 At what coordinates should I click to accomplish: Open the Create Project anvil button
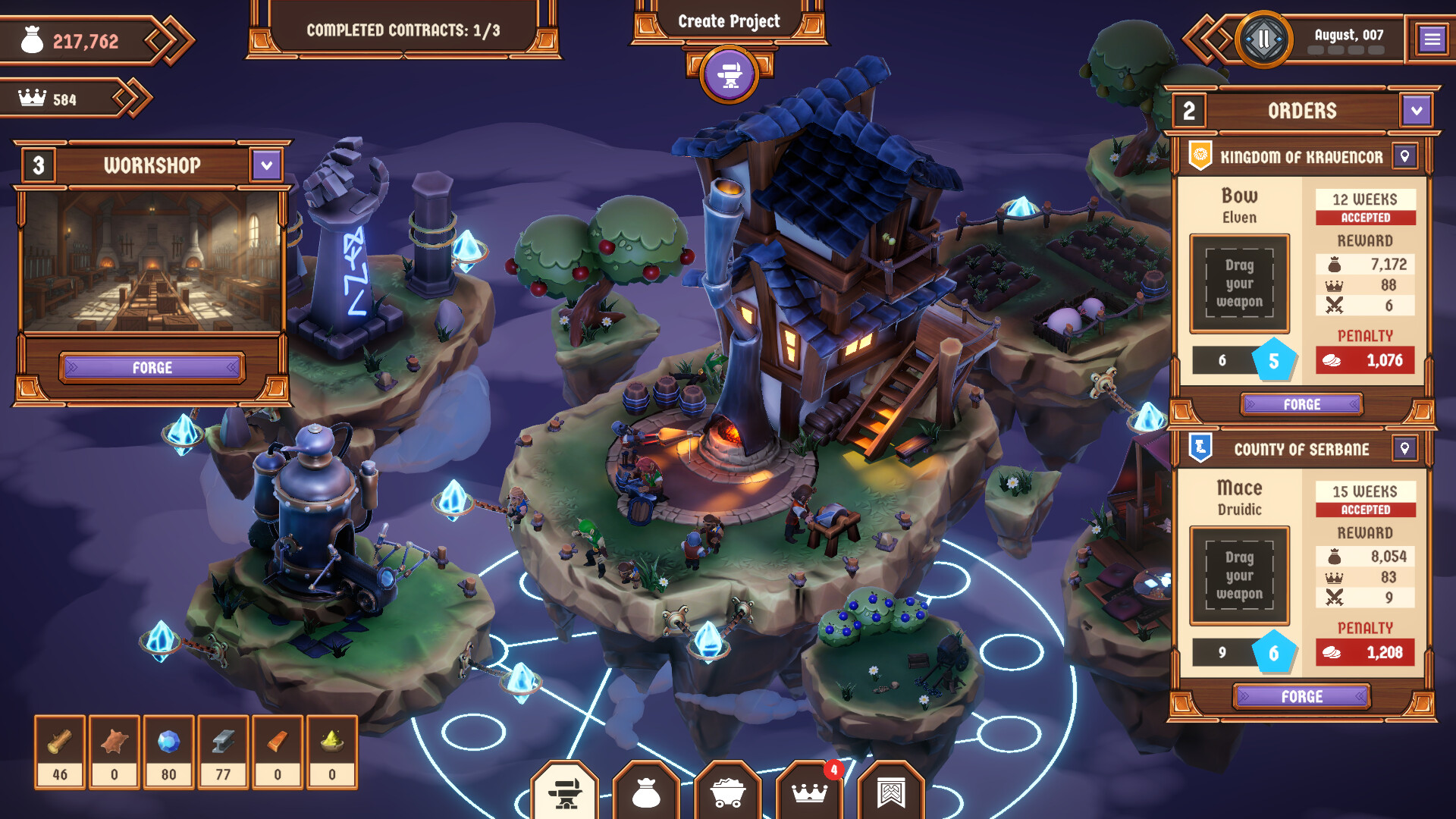(x=729, y=74)
